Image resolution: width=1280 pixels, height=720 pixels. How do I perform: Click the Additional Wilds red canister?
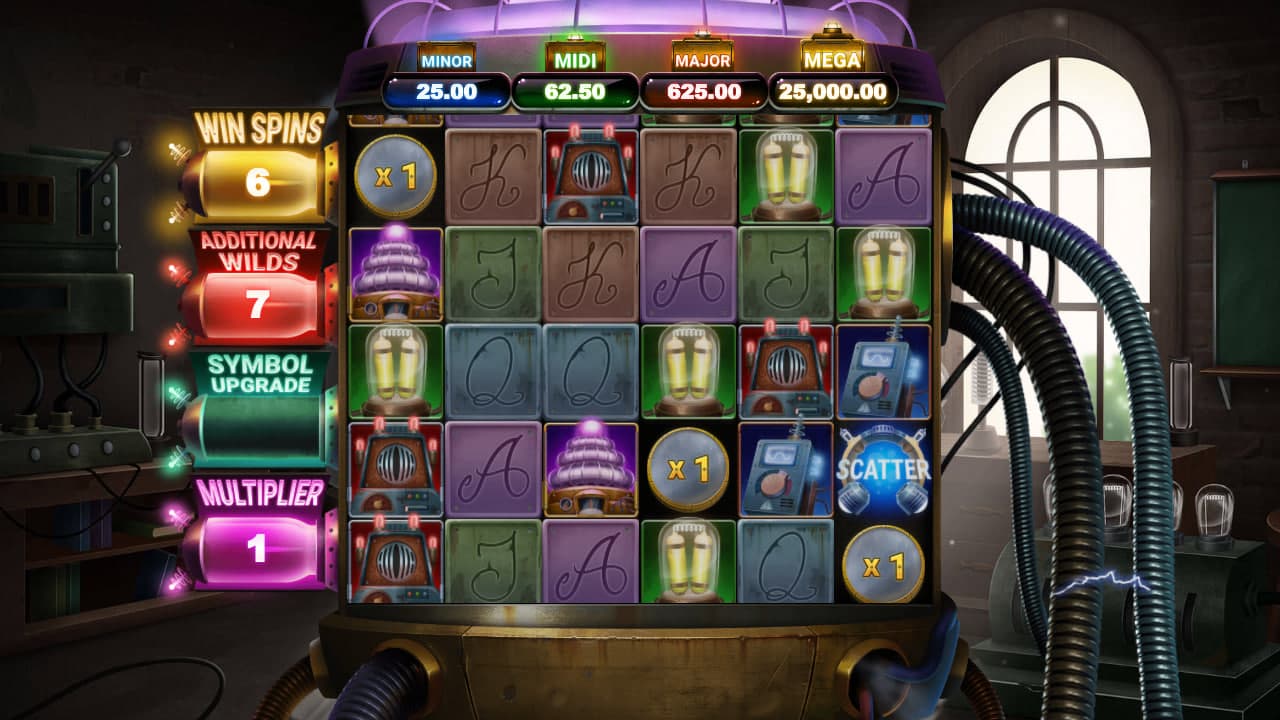coord(258,304)
